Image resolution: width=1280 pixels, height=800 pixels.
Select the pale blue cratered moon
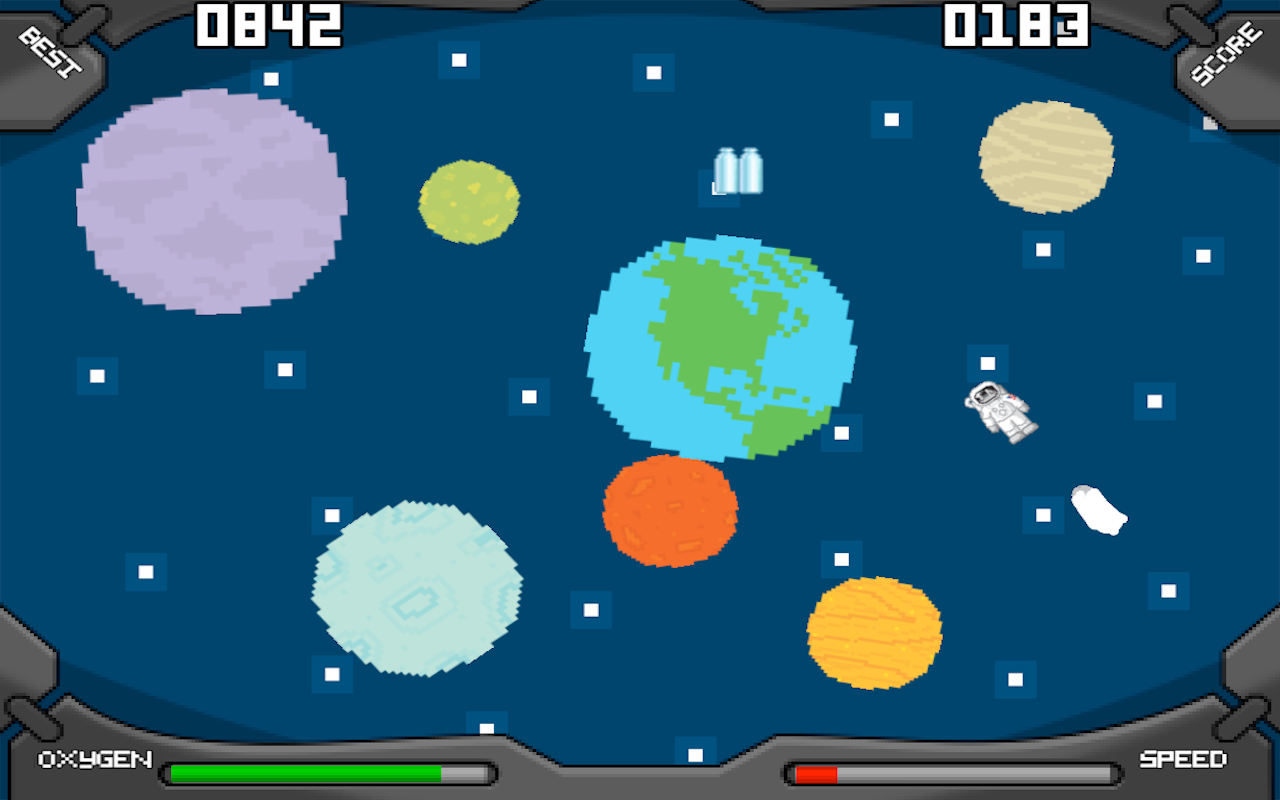click(x=415, y=590)
